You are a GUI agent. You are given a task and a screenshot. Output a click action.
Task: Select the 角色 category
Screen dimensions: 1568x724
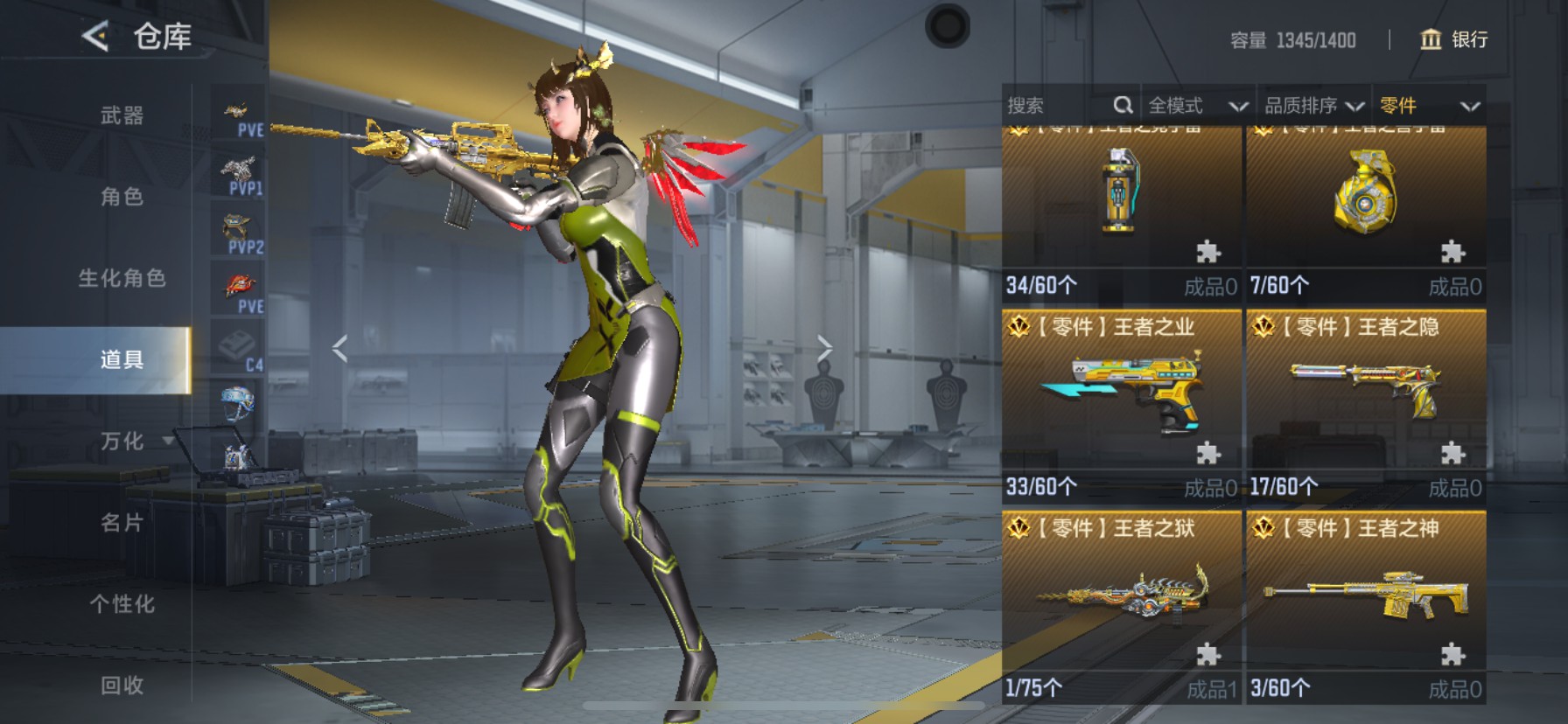[x=122, y=197]
